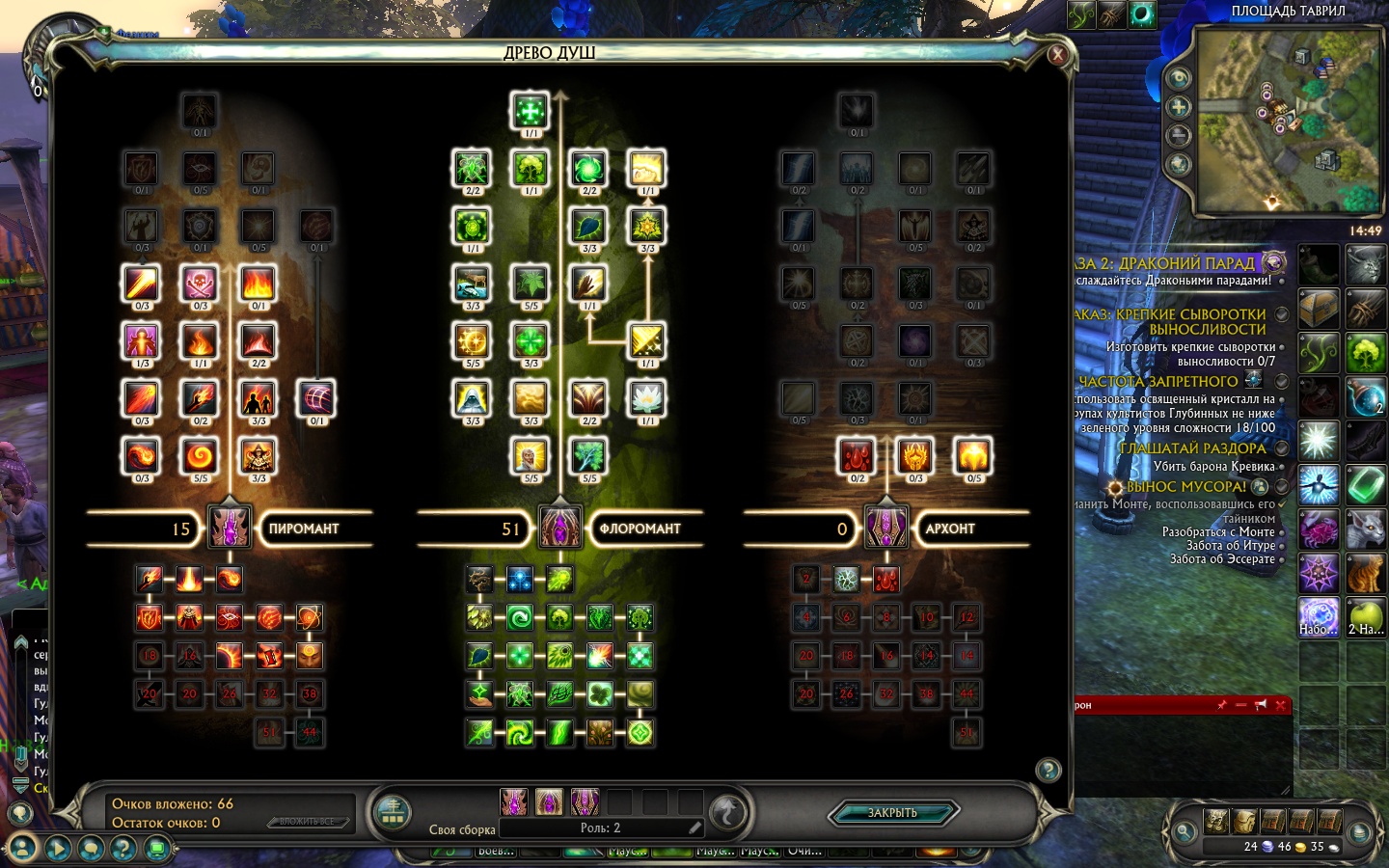The image size is (1389, 868).
Task: Click the green cross talent atop Флоромант tree
Action: pyautogui.click(x=530, y=110)
